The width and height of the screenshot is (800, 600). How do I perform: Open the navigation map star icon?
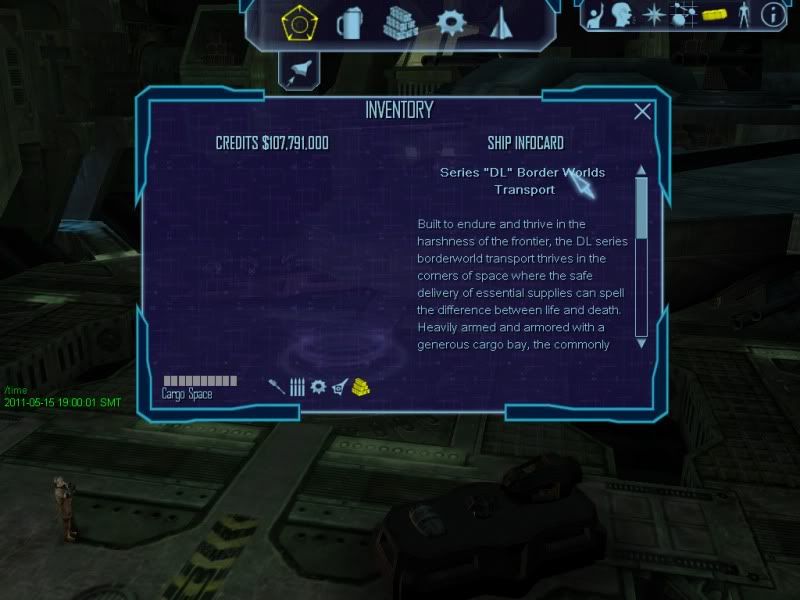click(x=654, y=15)
